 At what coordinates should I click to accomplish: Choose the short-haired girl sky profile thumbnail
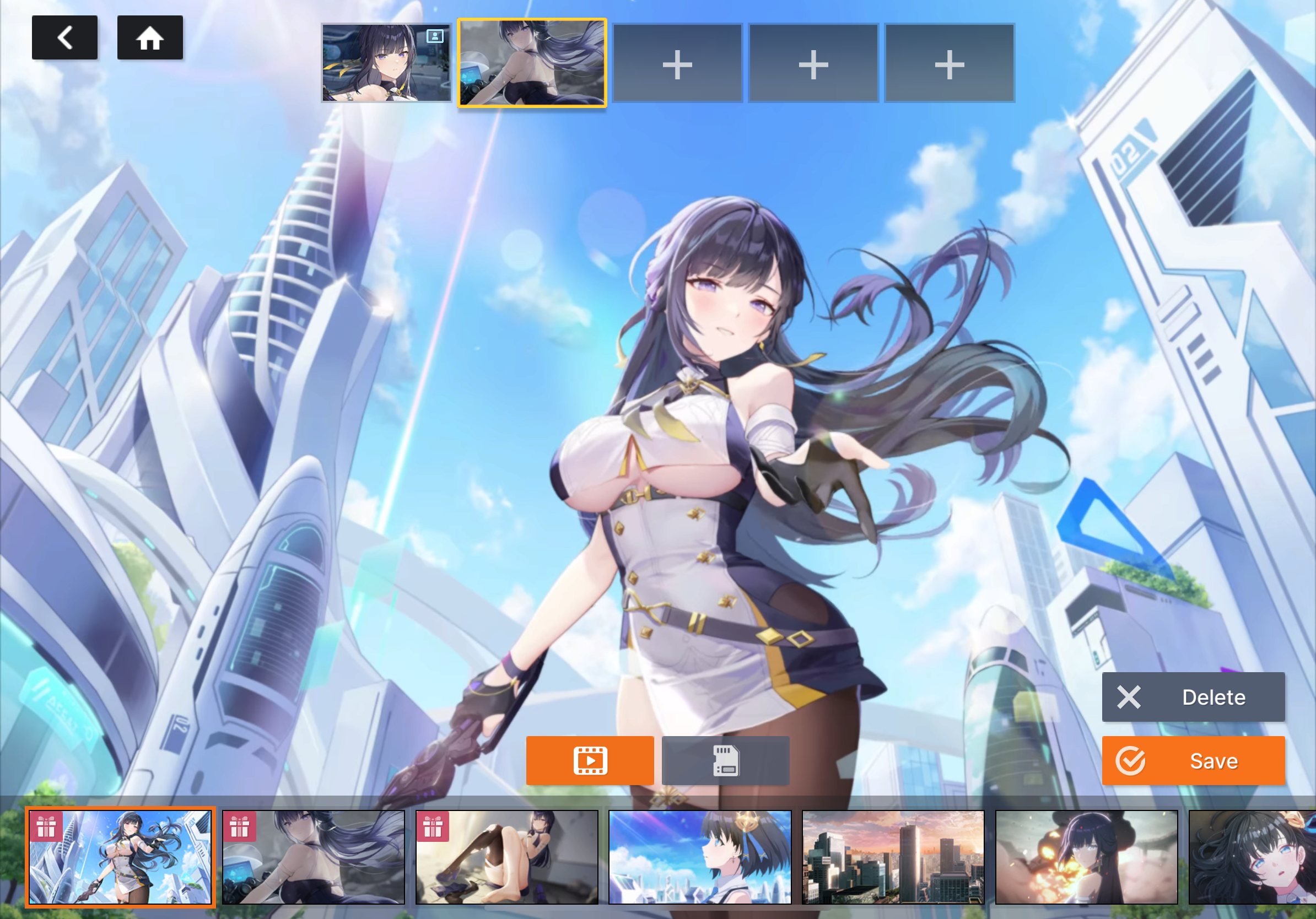[x=700, y=857]
